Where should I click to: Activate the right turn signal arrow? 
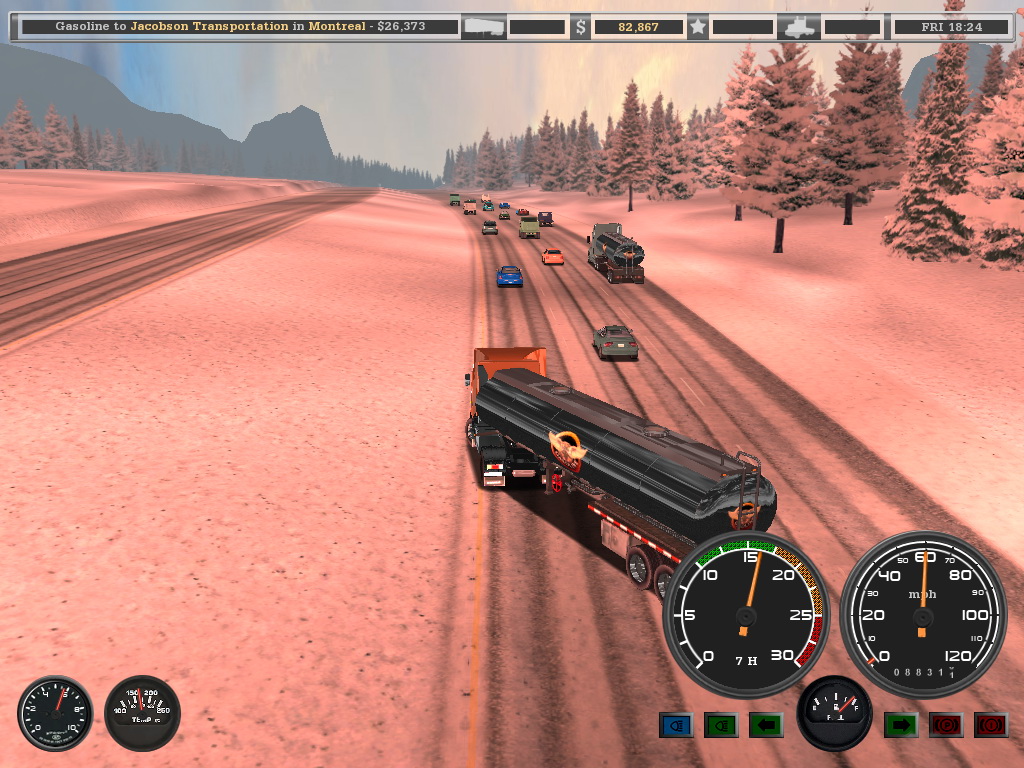[901, 724]
